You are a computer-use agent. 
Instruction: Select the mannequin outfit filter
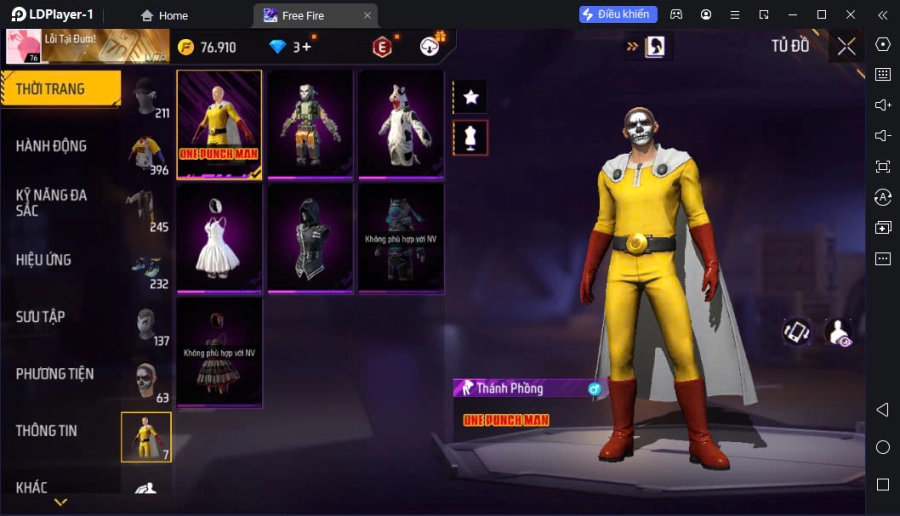[x=470, y=138]
